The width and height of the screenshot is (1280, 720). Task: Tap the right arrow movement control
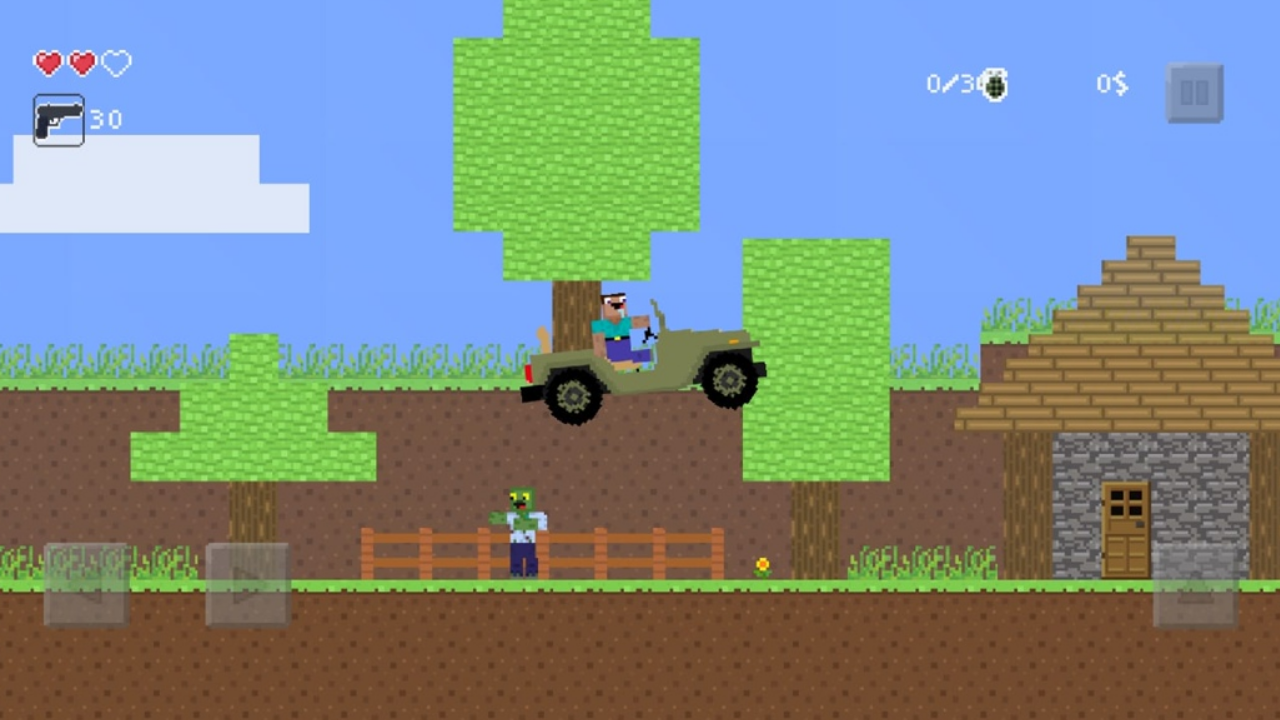click(247, 585)
